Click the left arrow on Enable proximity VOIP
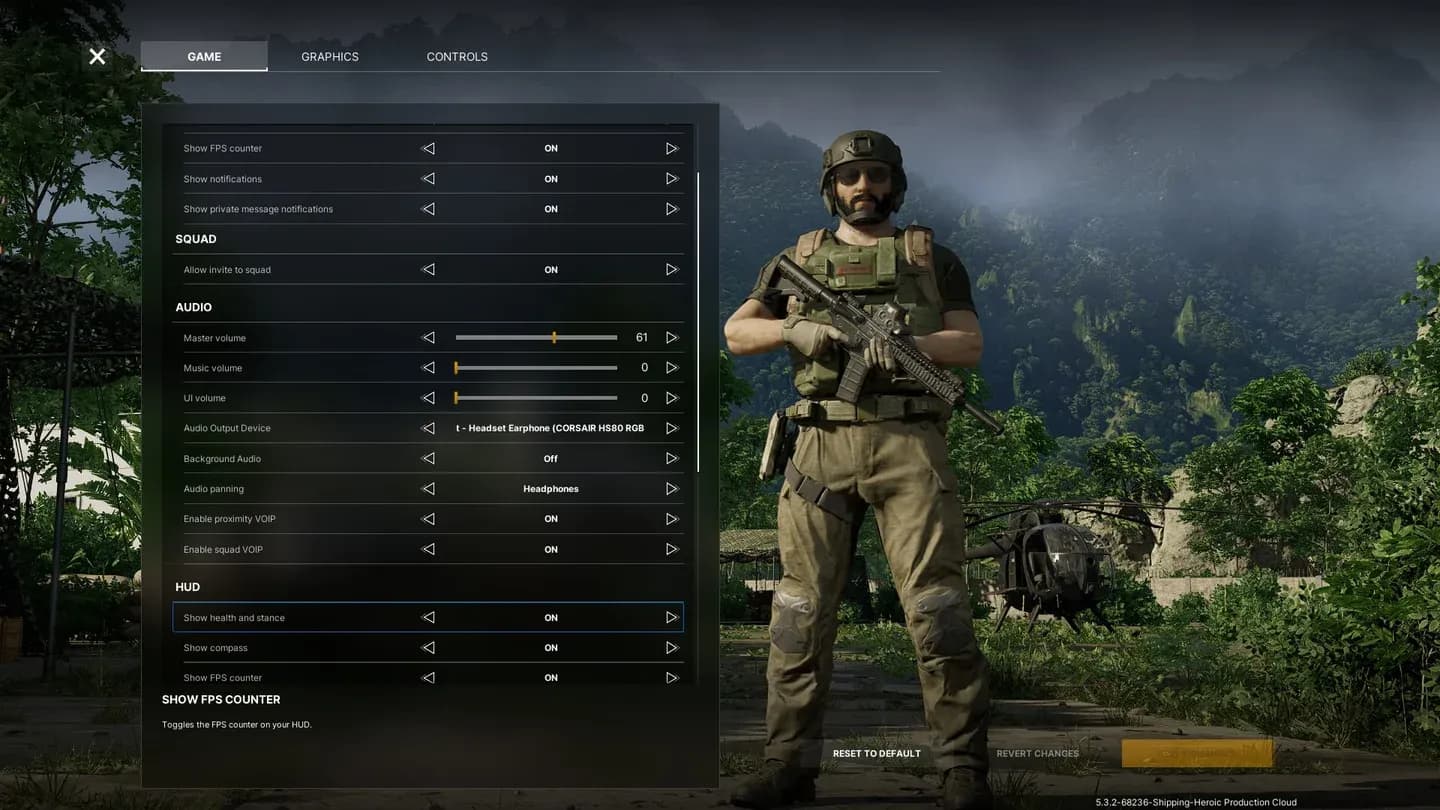This screenshot has width=1440, height=810. (x=428, y=518)
